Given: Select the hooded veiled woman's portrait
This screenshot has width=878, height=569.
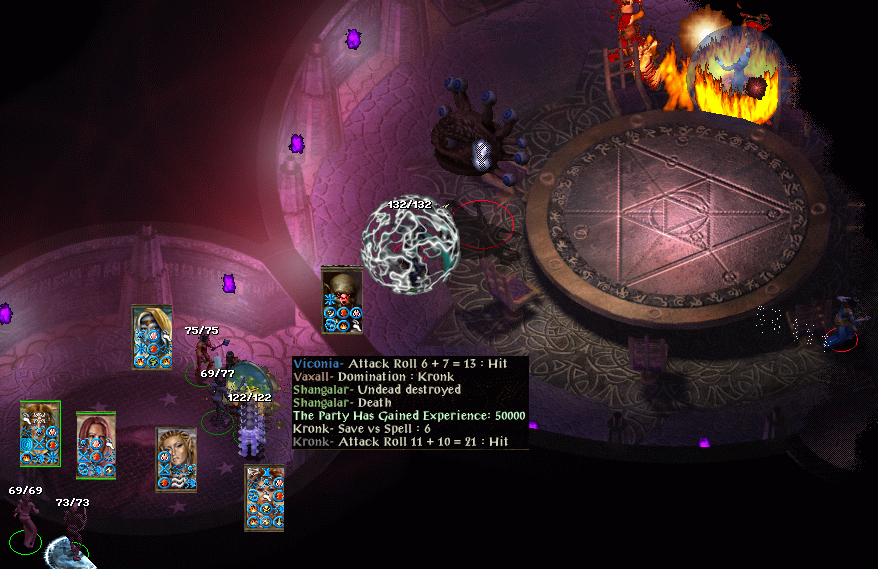Looking at the screenshot, I should (152, 336).
